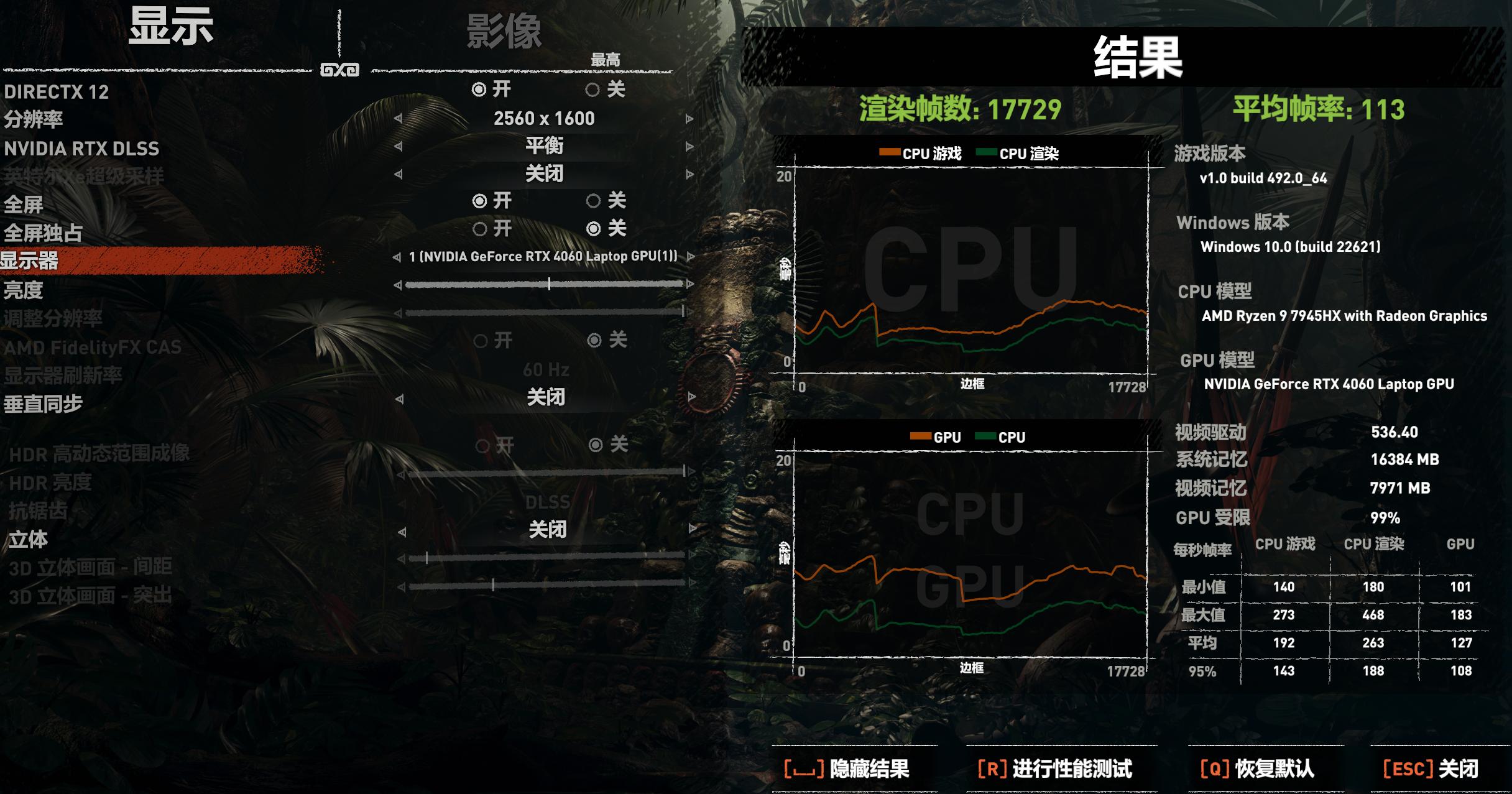The height and width of the screenshot is (794, 1512).
Task: Adjust the 亮度 brightness slider
Action: [550, 284]
